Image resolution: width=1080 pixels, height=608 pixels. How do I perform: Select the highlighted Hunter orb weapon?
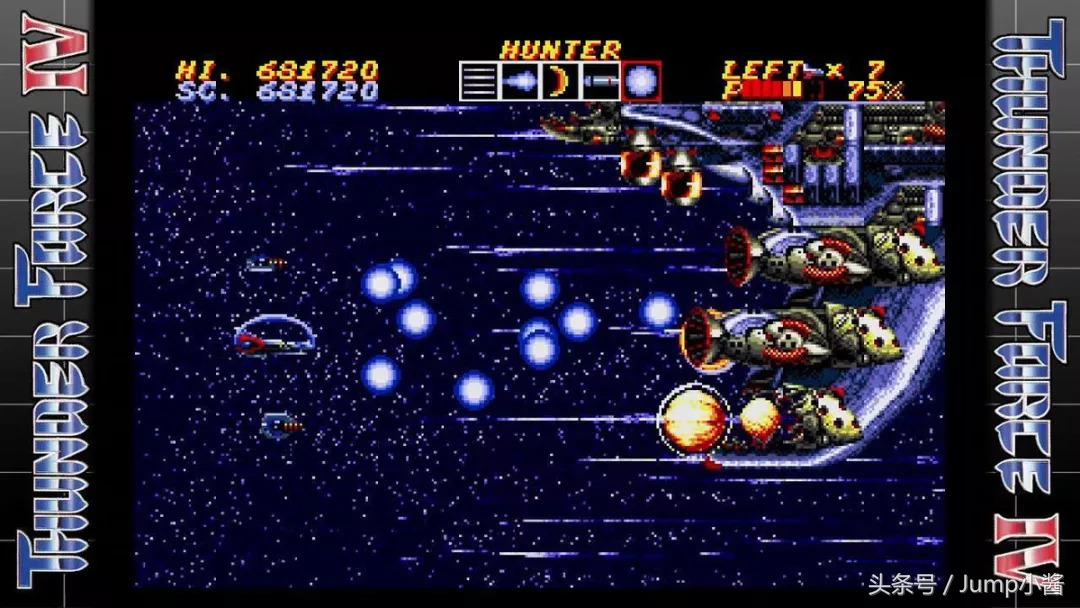[640, 81]
